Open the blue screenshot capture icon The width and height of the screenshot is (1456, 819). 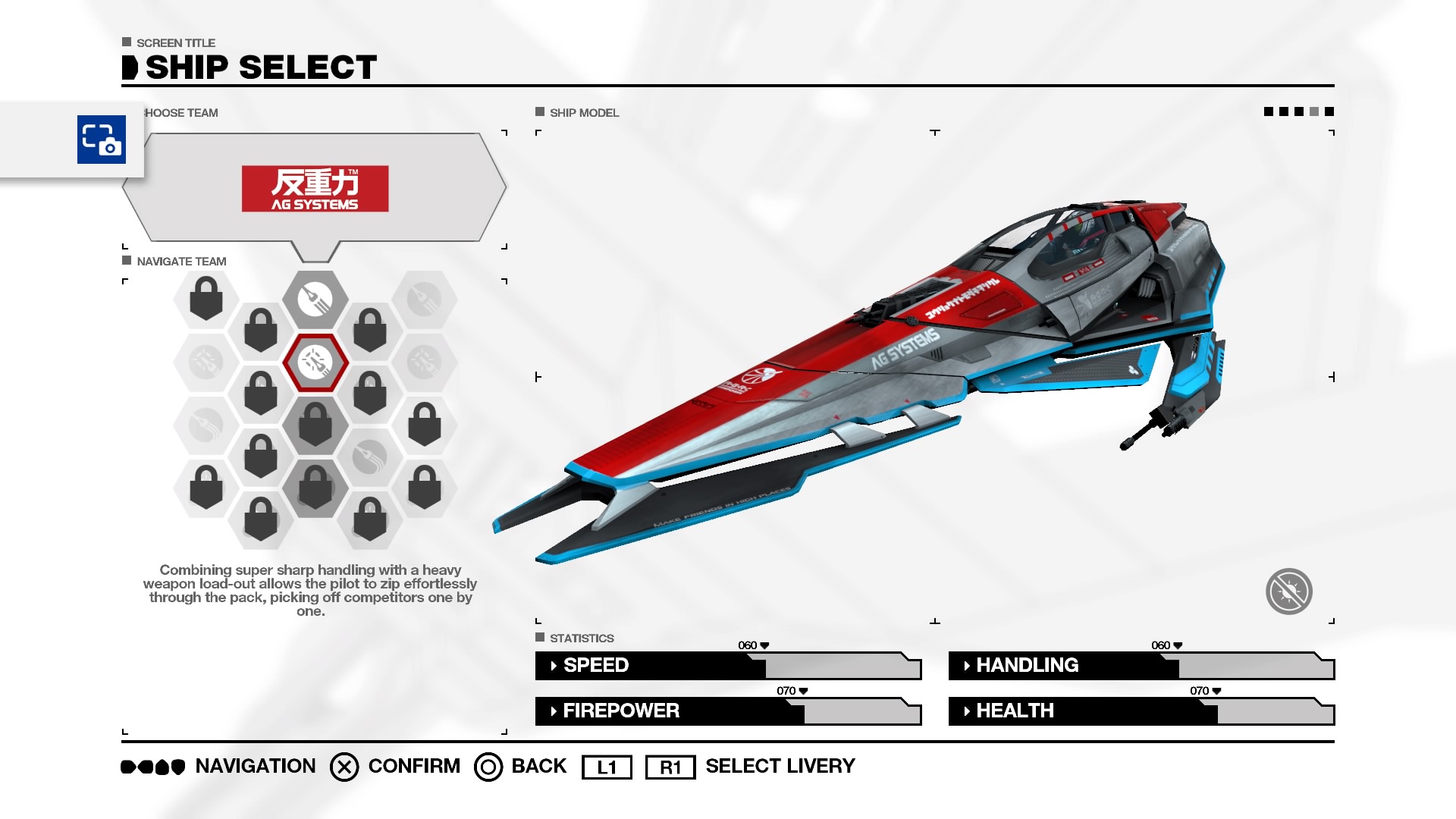(x=102, y=140)
